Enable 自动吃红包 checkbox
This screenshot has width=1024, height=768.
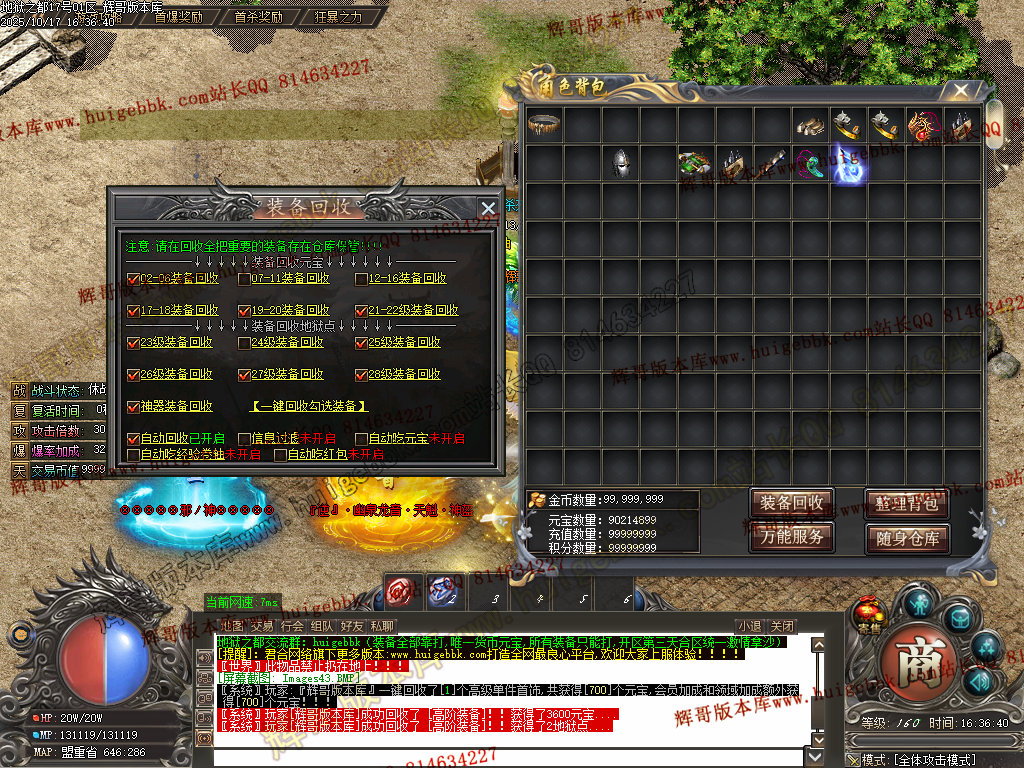click(280, 455)
